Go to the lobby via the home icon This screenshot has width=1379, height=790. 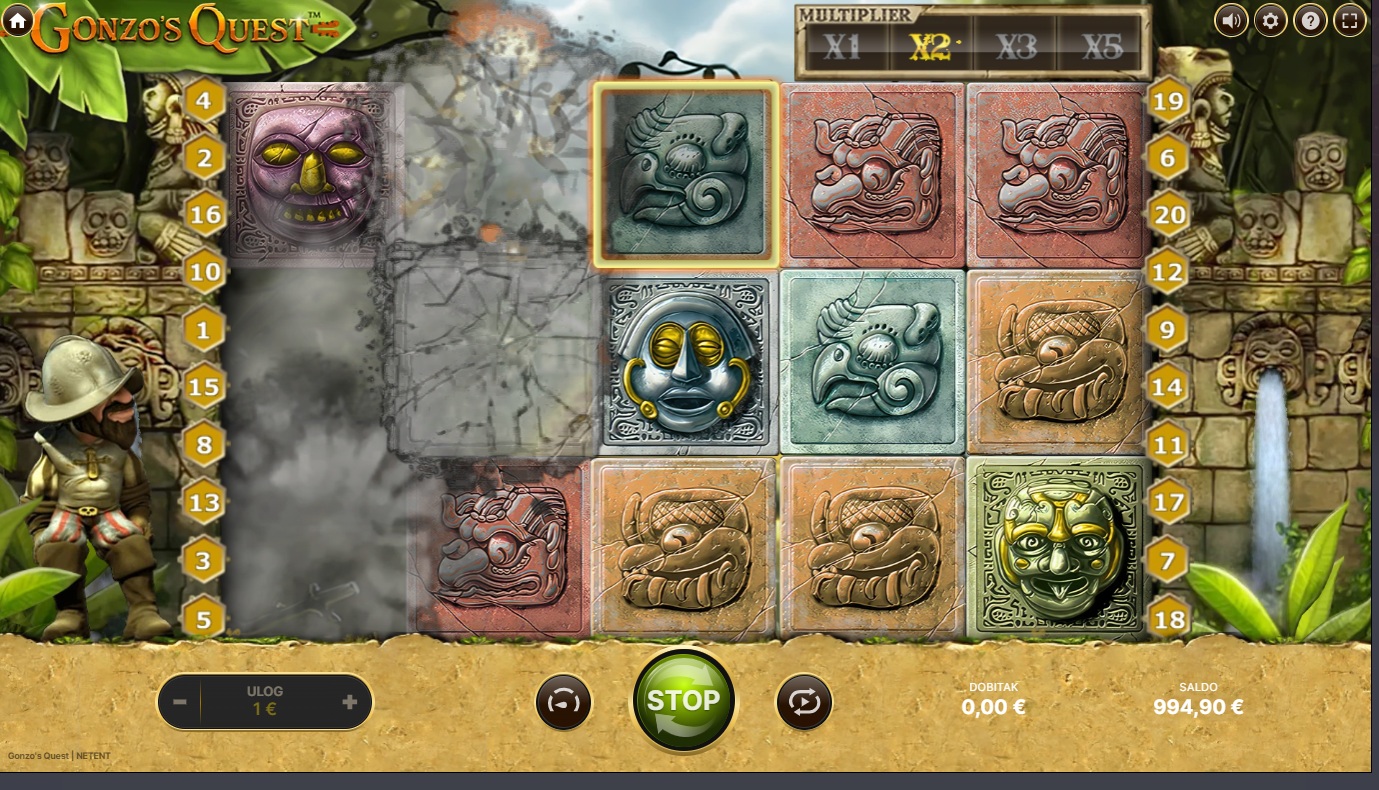click(x=17, y=21)
